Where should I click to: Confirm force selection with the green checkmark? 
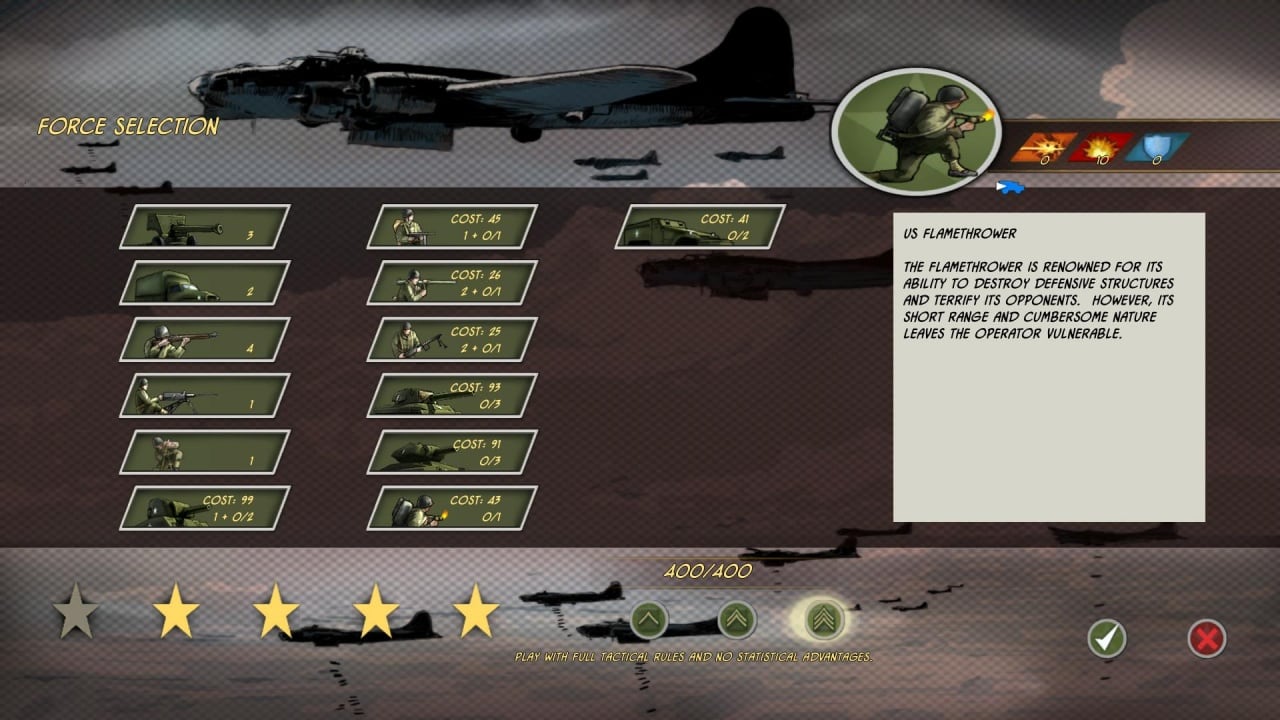1106,638
